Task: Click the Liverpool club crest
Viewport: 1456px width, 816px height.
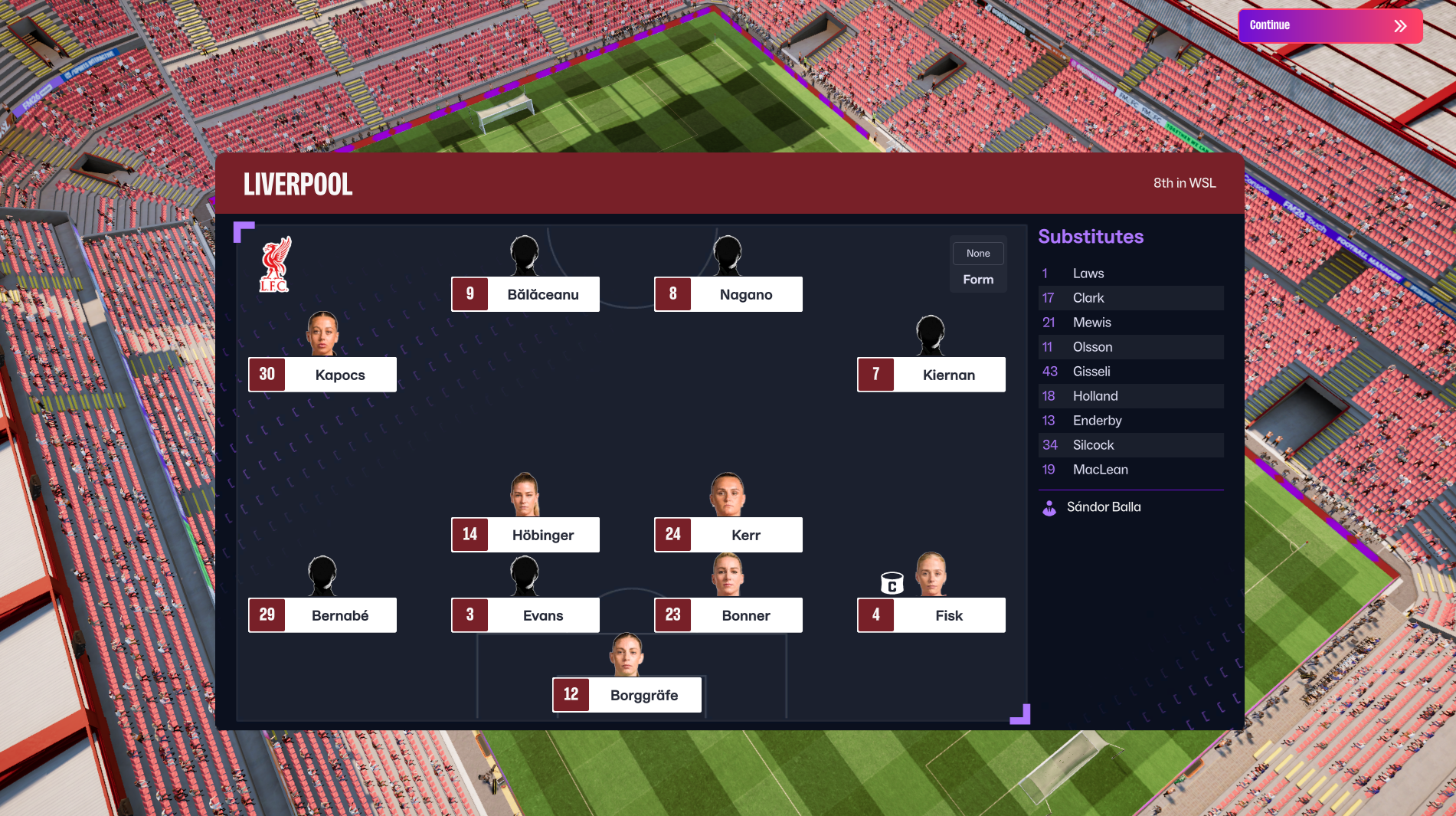Action: [x=275, y=265]
